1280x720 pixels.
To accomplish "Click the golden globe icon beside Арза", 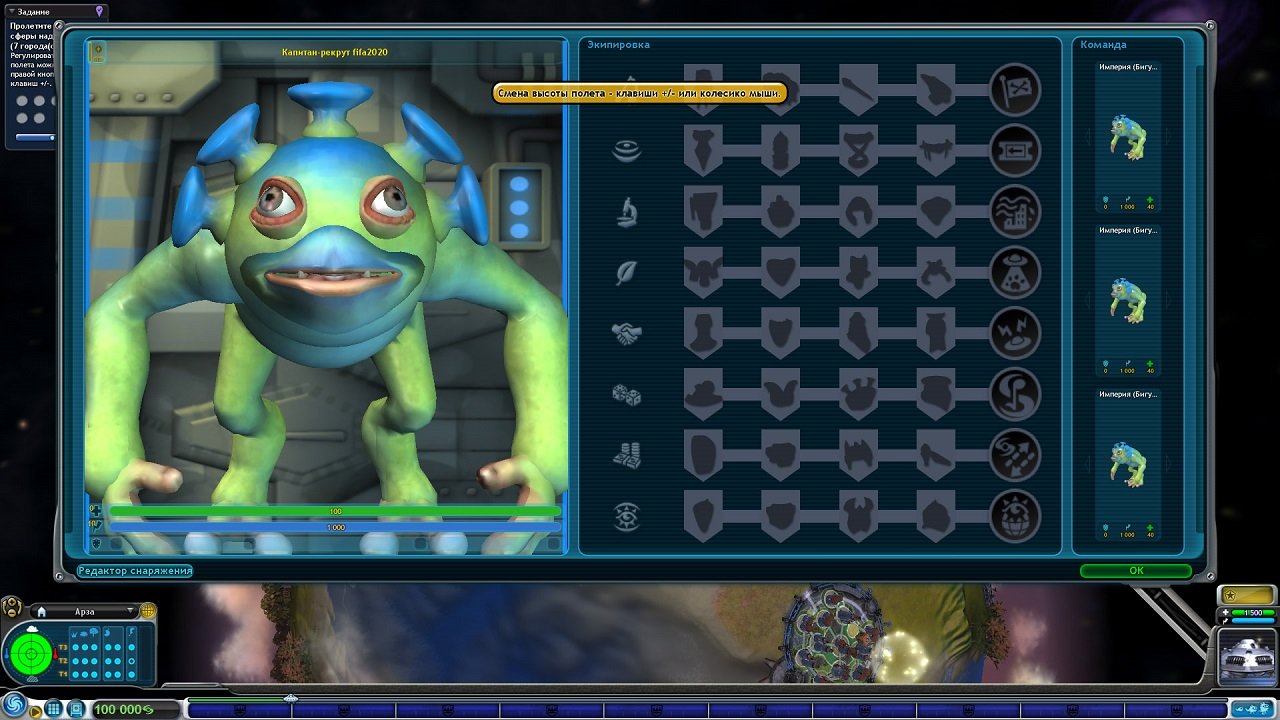I will coord(148,612).
